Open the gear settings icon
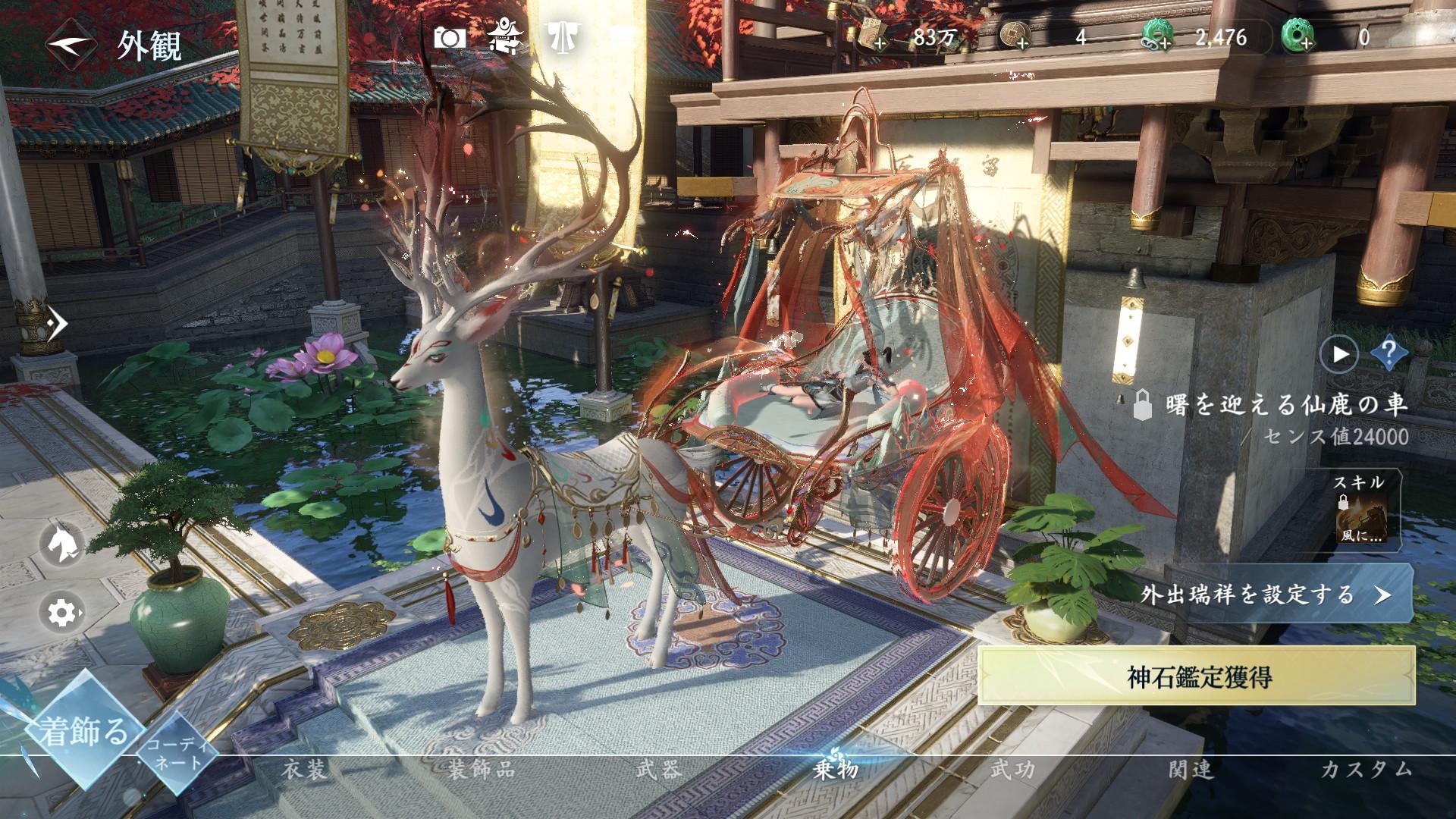 coord(61,611)
